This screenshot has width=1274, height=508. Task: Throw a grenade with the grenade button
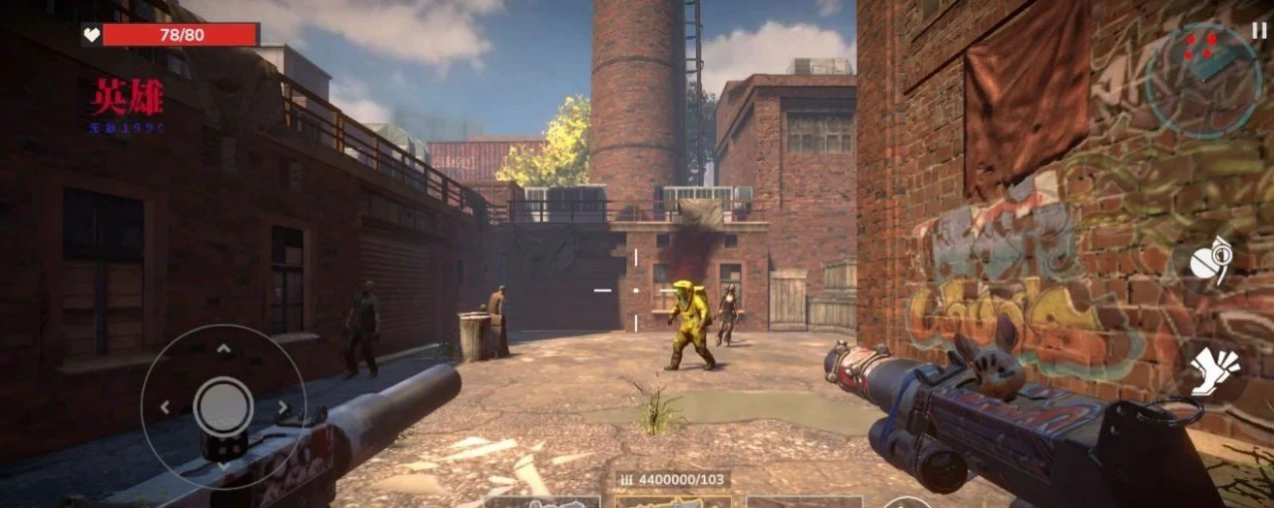1211,261
